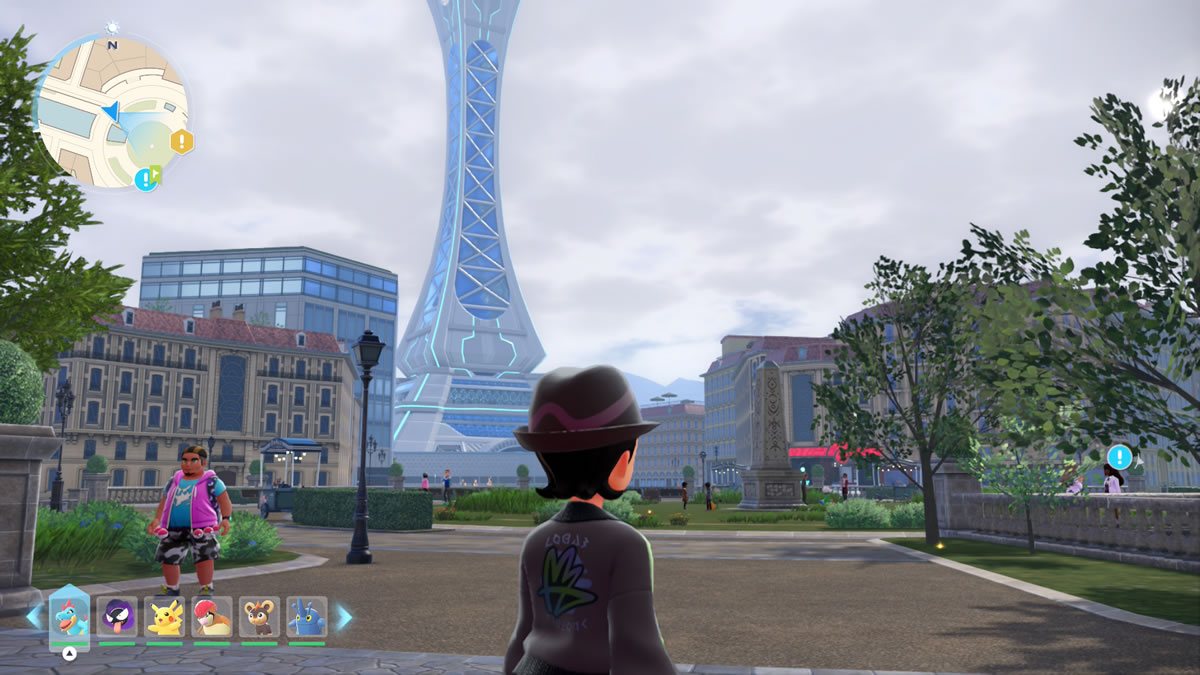
Task: Choose Heracross from the party bar
Action: 307,617
